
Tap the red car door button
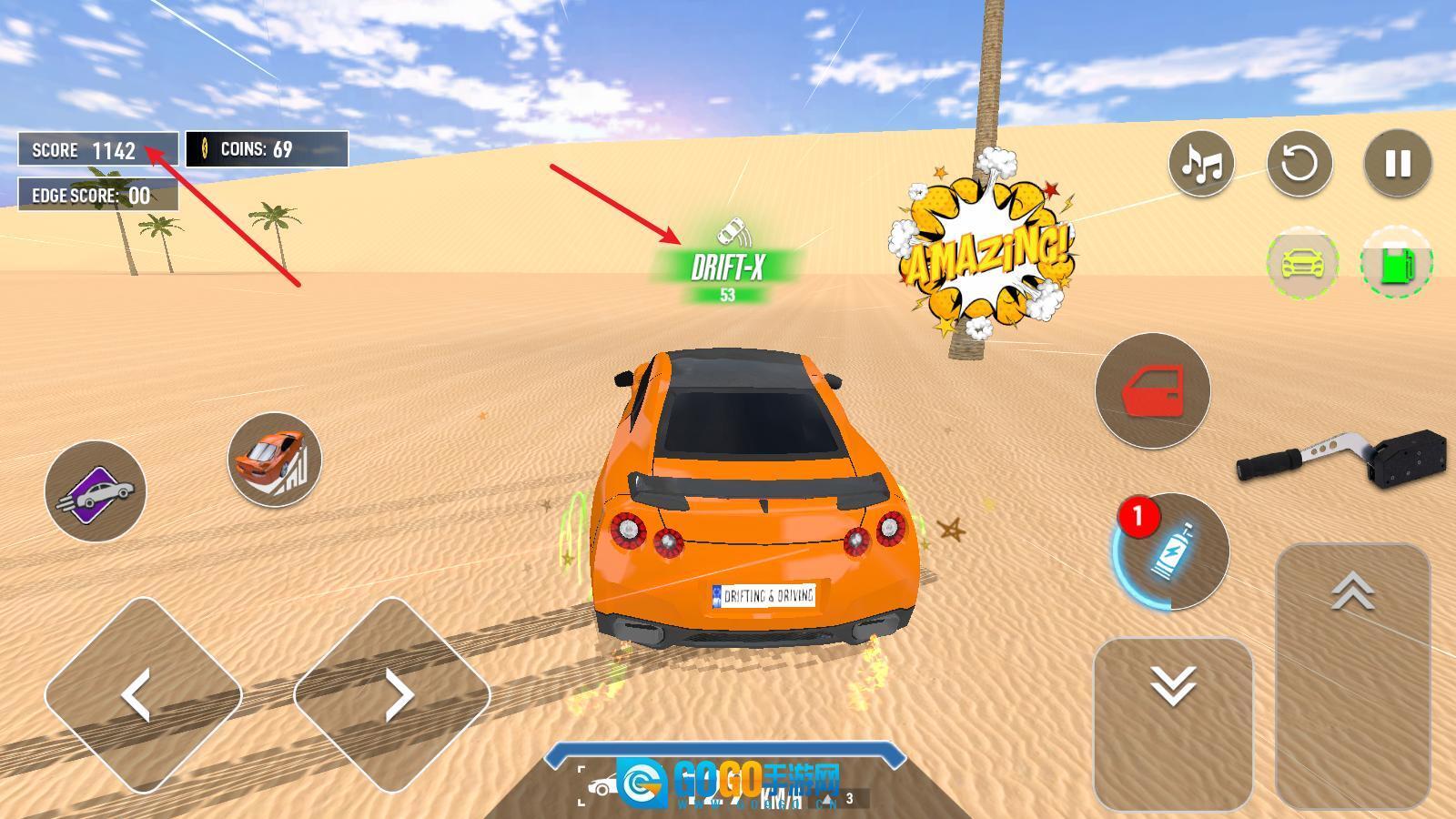1152,390
